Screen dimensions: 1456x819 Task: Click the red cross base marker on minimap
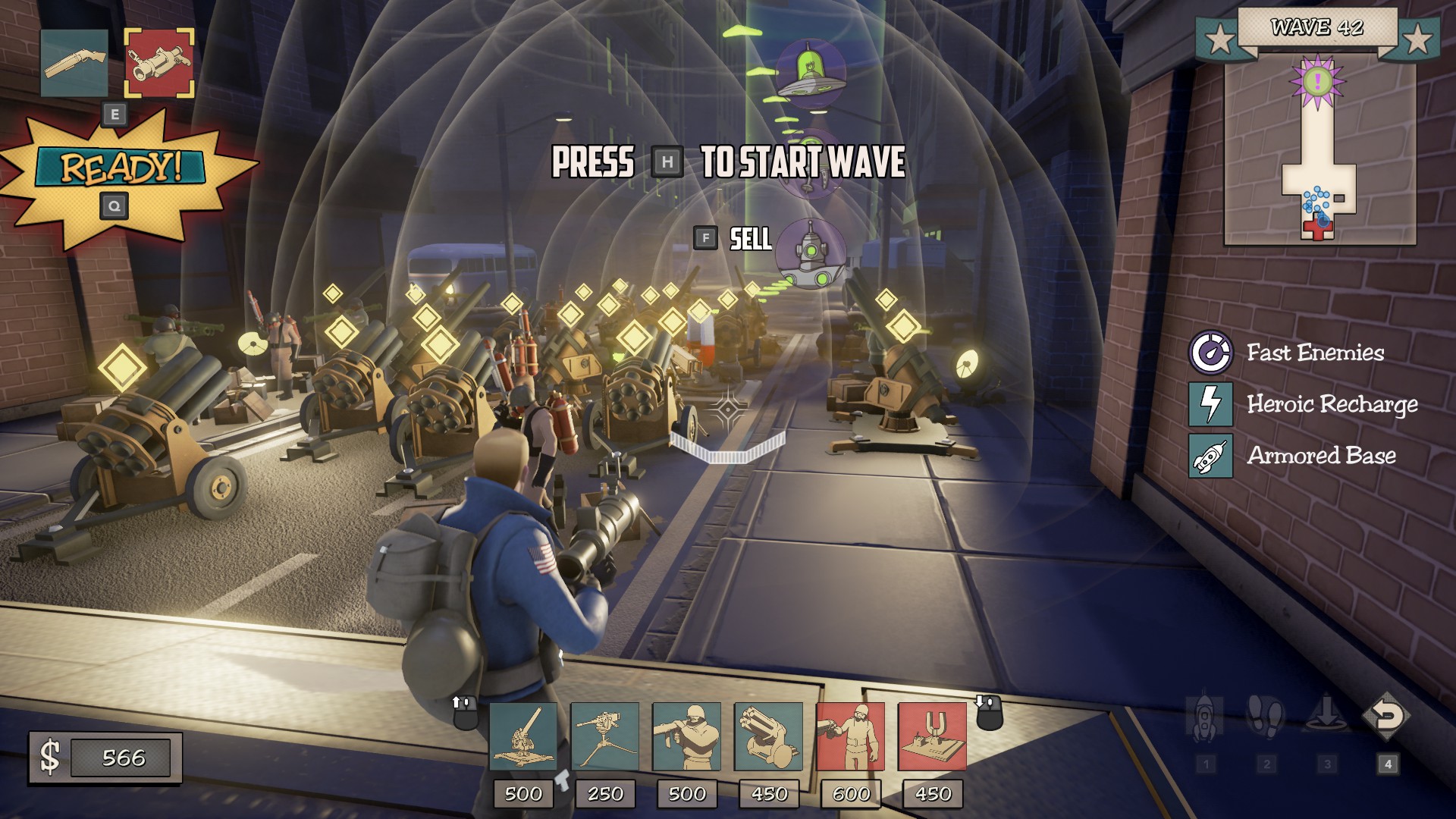(1318, 227)
